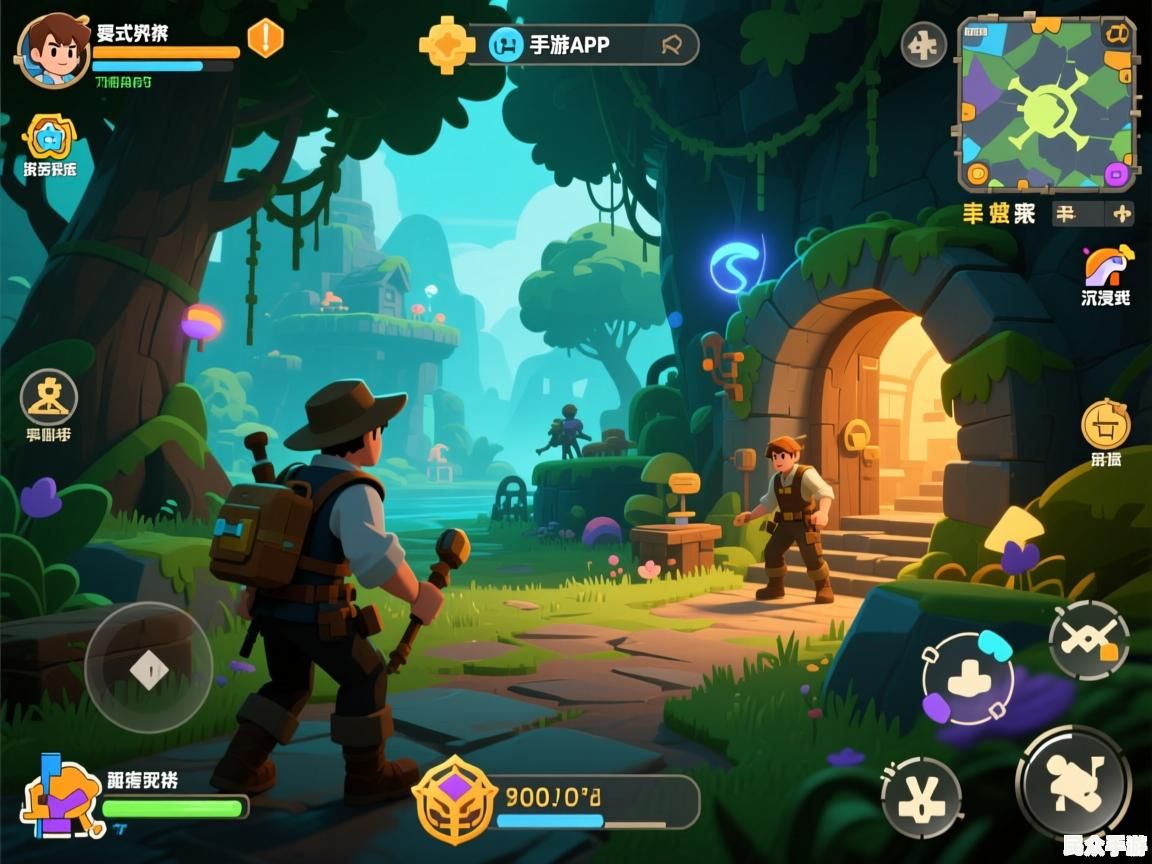This screenshot has height=864, width=1152.
Task: Activate the bottom Y-shaped skill button
Action: pos(921,797)
